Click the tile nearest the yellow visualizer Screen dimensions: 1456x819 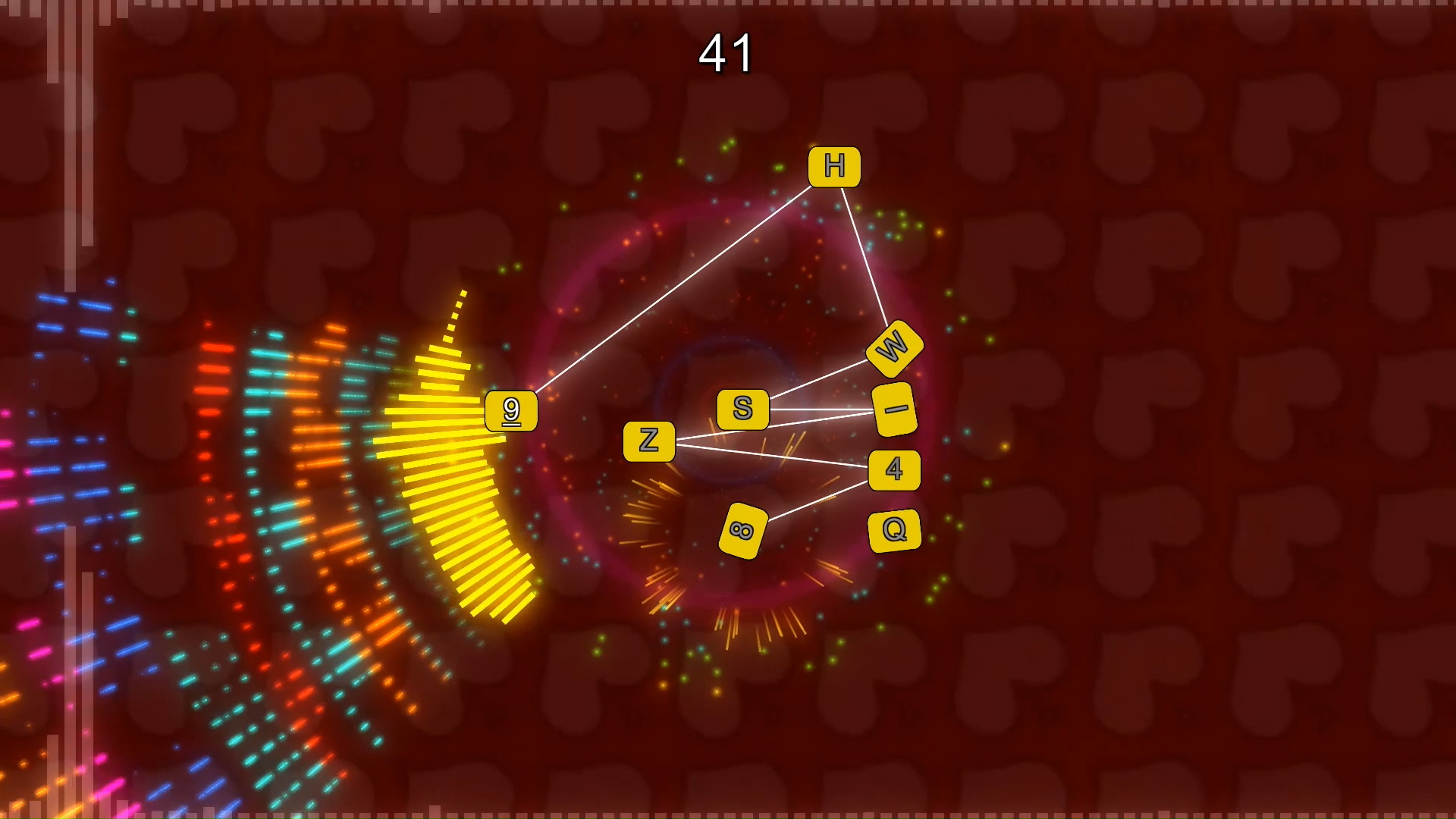pyautogui.click(x=510, y=411)
